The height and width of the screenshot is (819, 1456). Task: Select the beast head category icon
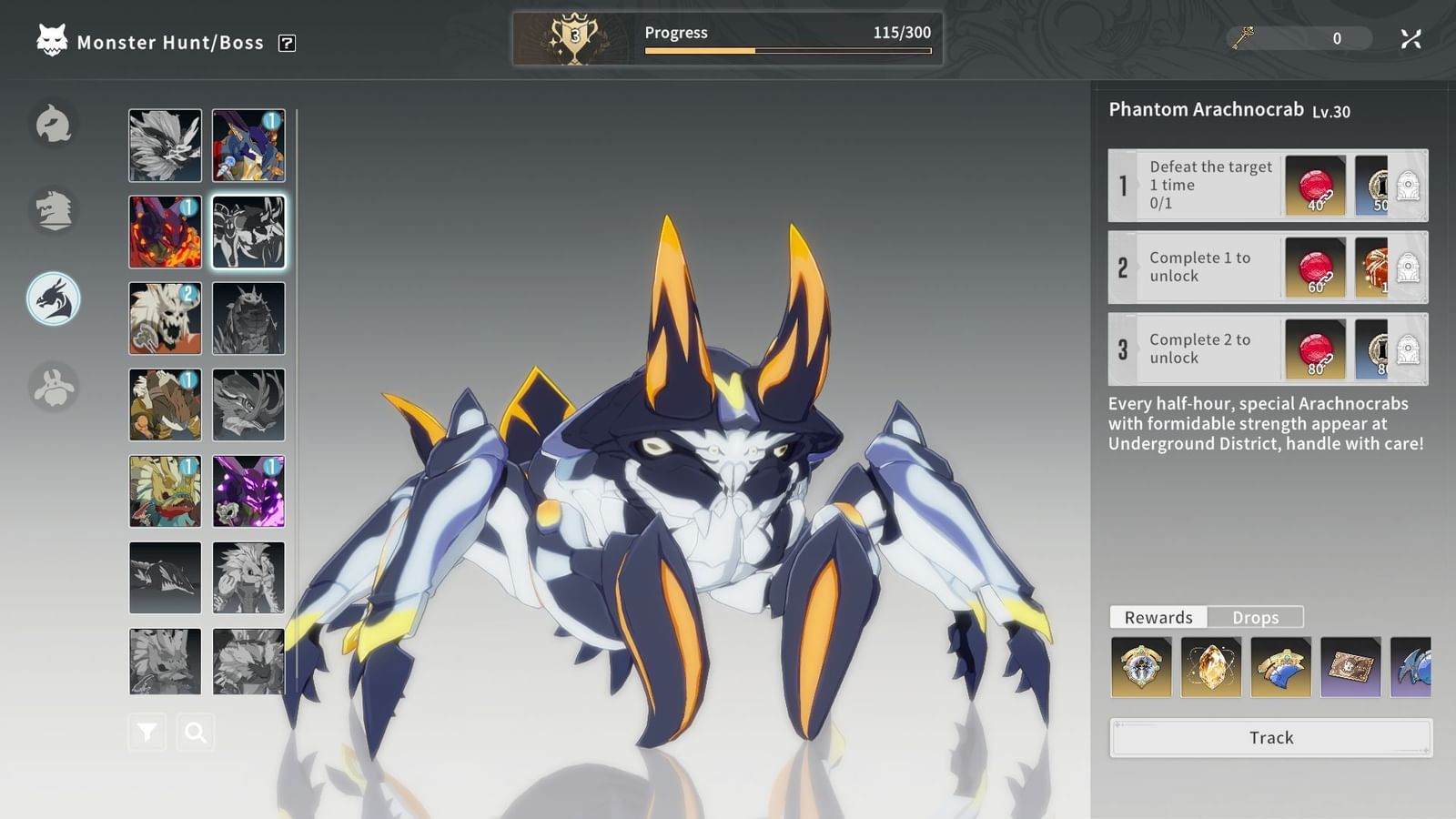(x=54, y=211)
